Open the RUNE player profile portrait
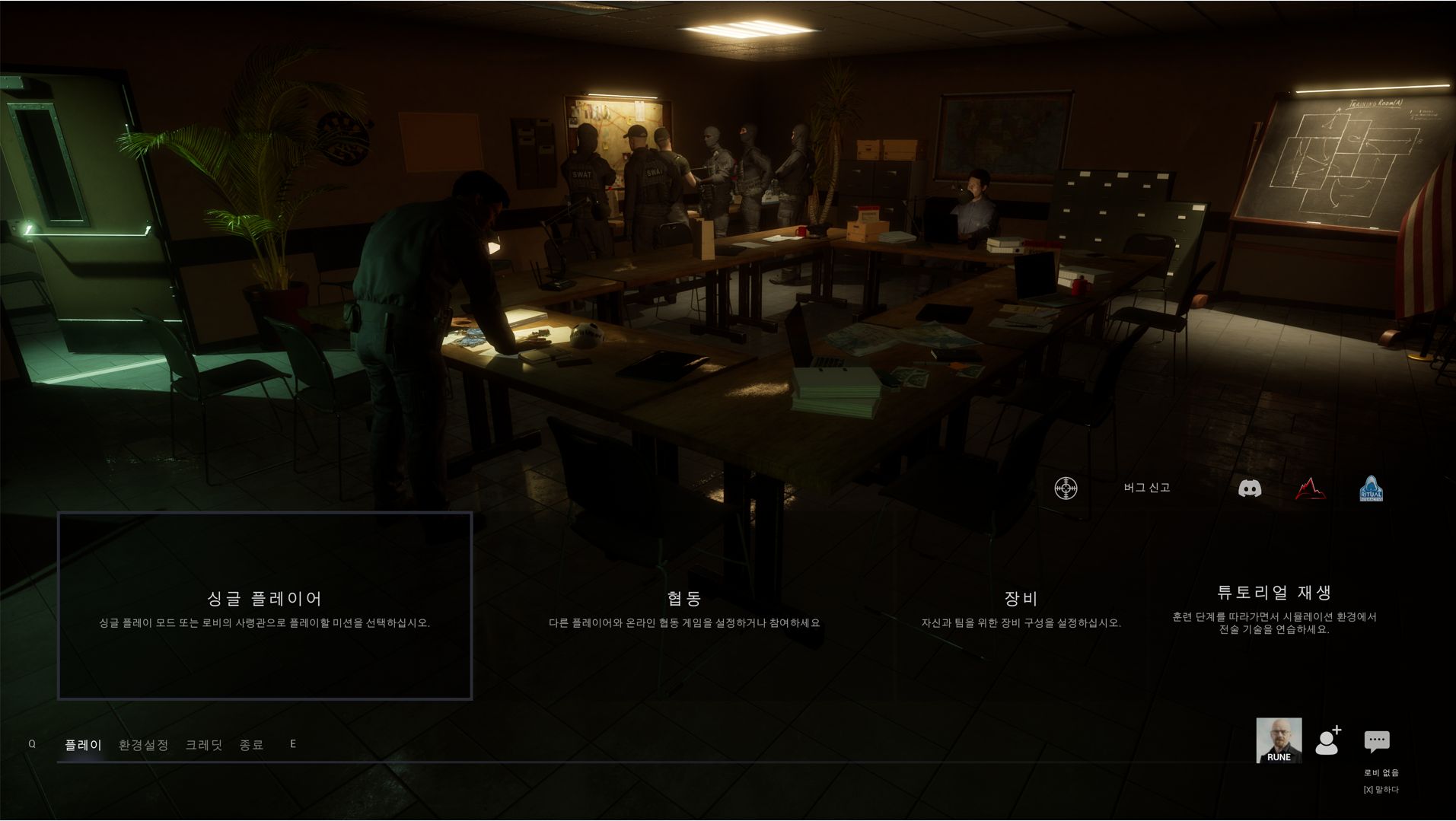This screenshot has width=1456, height=821. click(1279, 740)
